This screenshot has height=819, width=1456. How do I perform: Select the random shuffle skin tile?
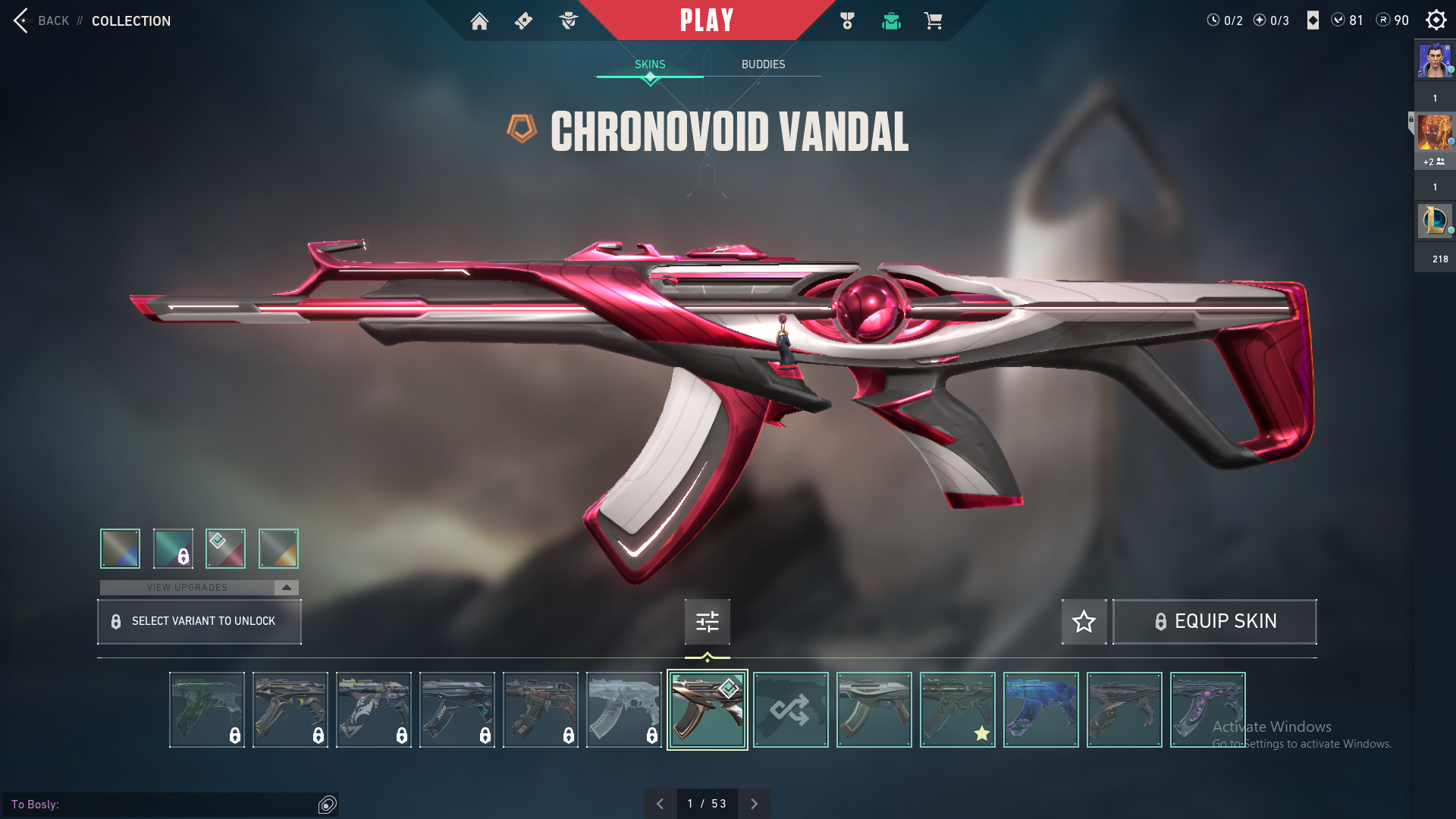coord(790,710)
